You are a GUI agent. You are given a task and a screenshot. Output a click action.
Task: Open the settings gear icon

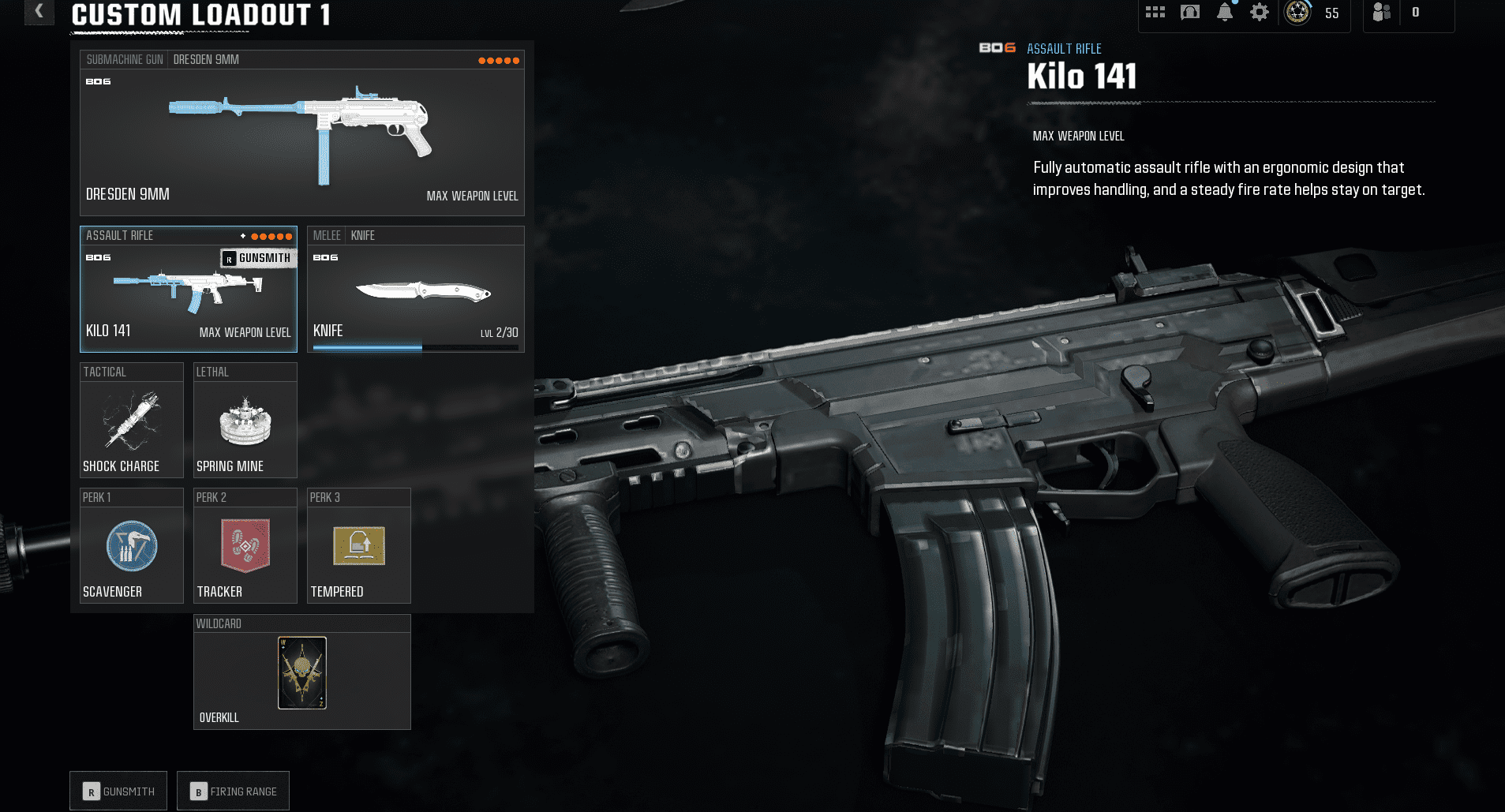[1259, 13]
